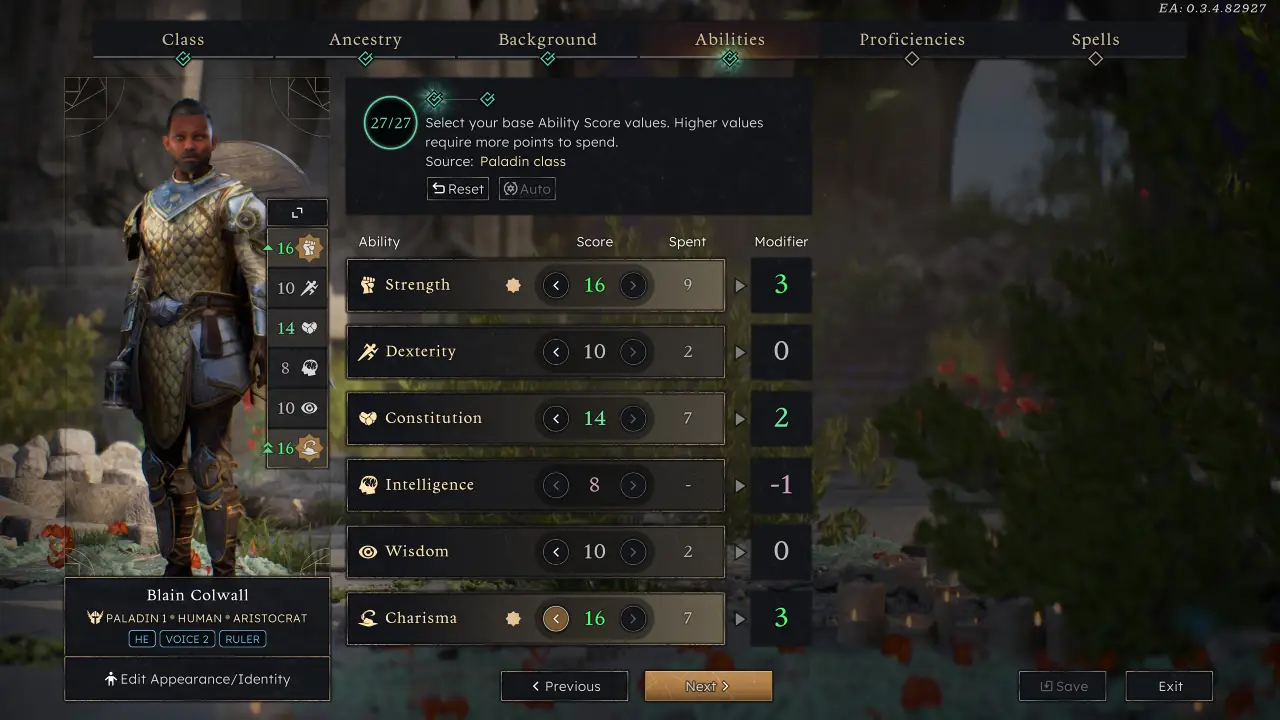Decrease the Charisma score

tap(556, 618)
